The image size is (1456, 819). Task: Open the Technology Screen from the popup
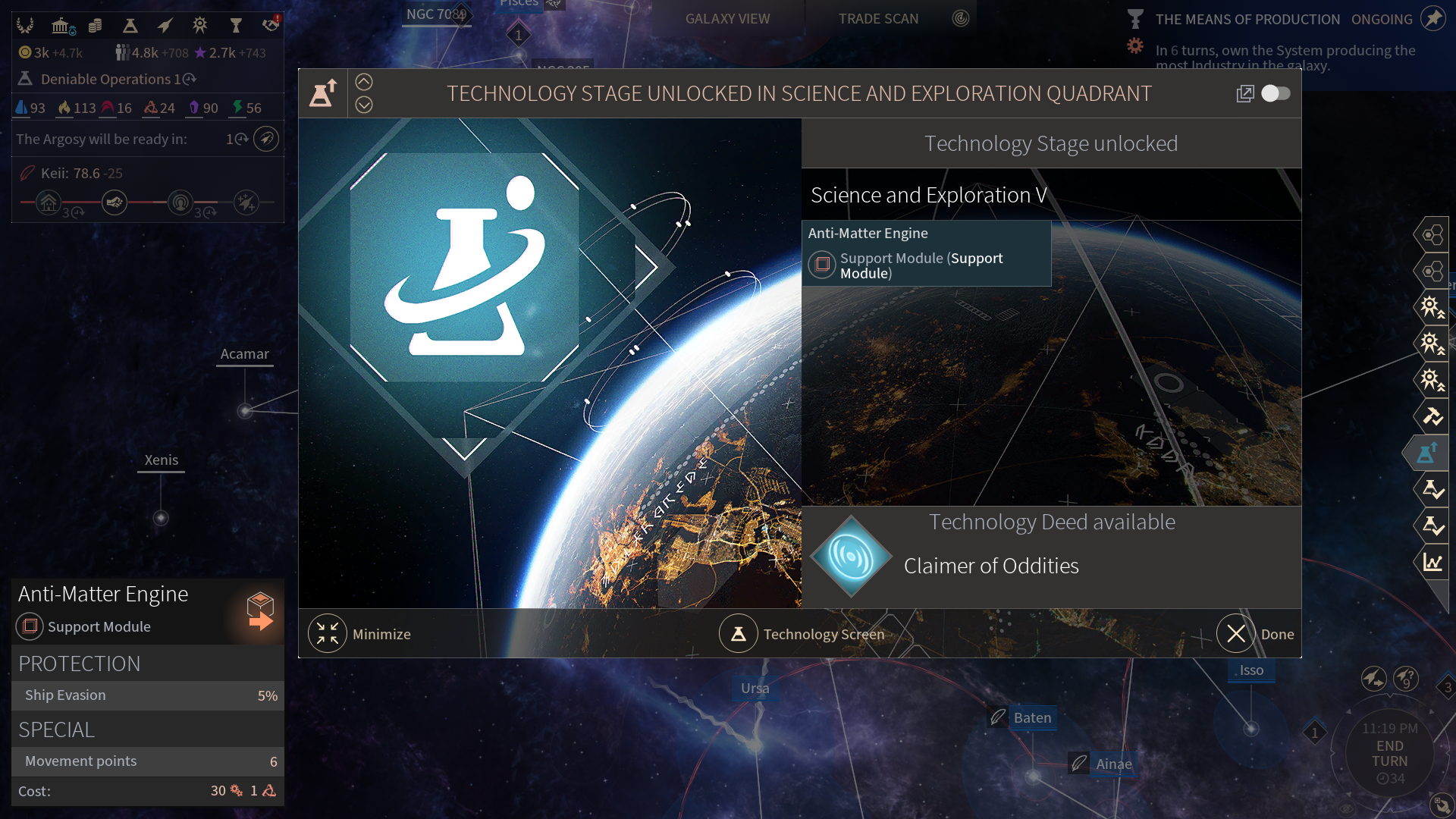point(739,633)
